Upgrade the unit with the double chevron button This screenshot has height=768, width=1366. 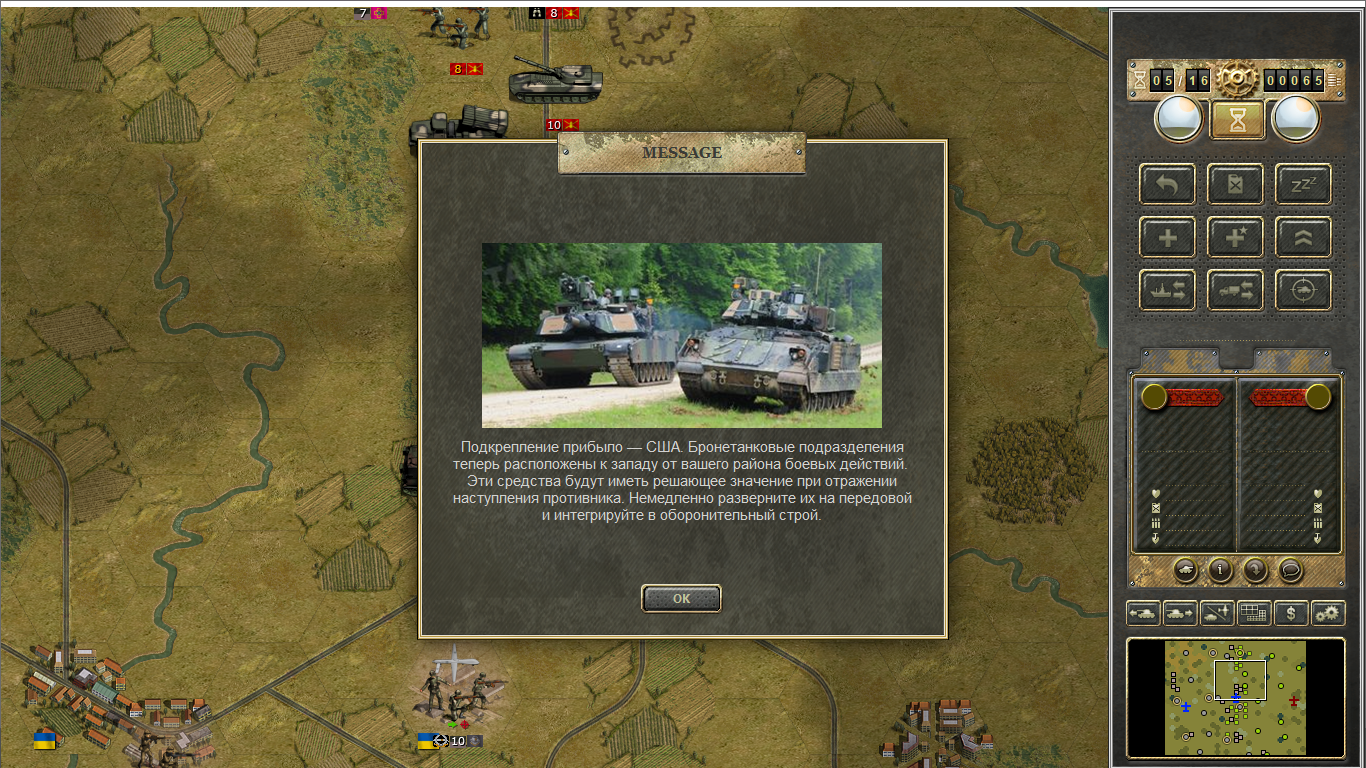(1303, 238)
